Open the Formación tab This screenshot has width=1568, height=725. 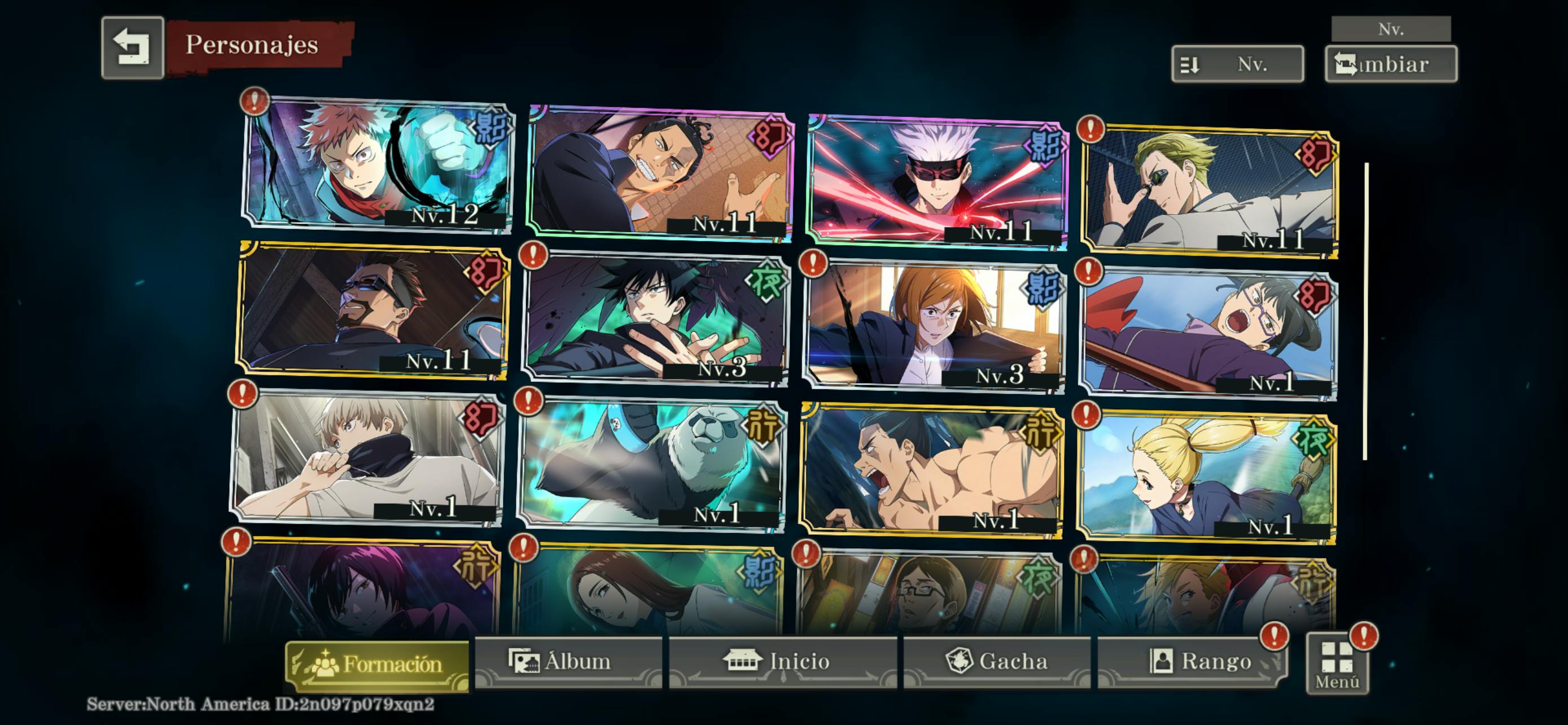[x=378, y=663]
